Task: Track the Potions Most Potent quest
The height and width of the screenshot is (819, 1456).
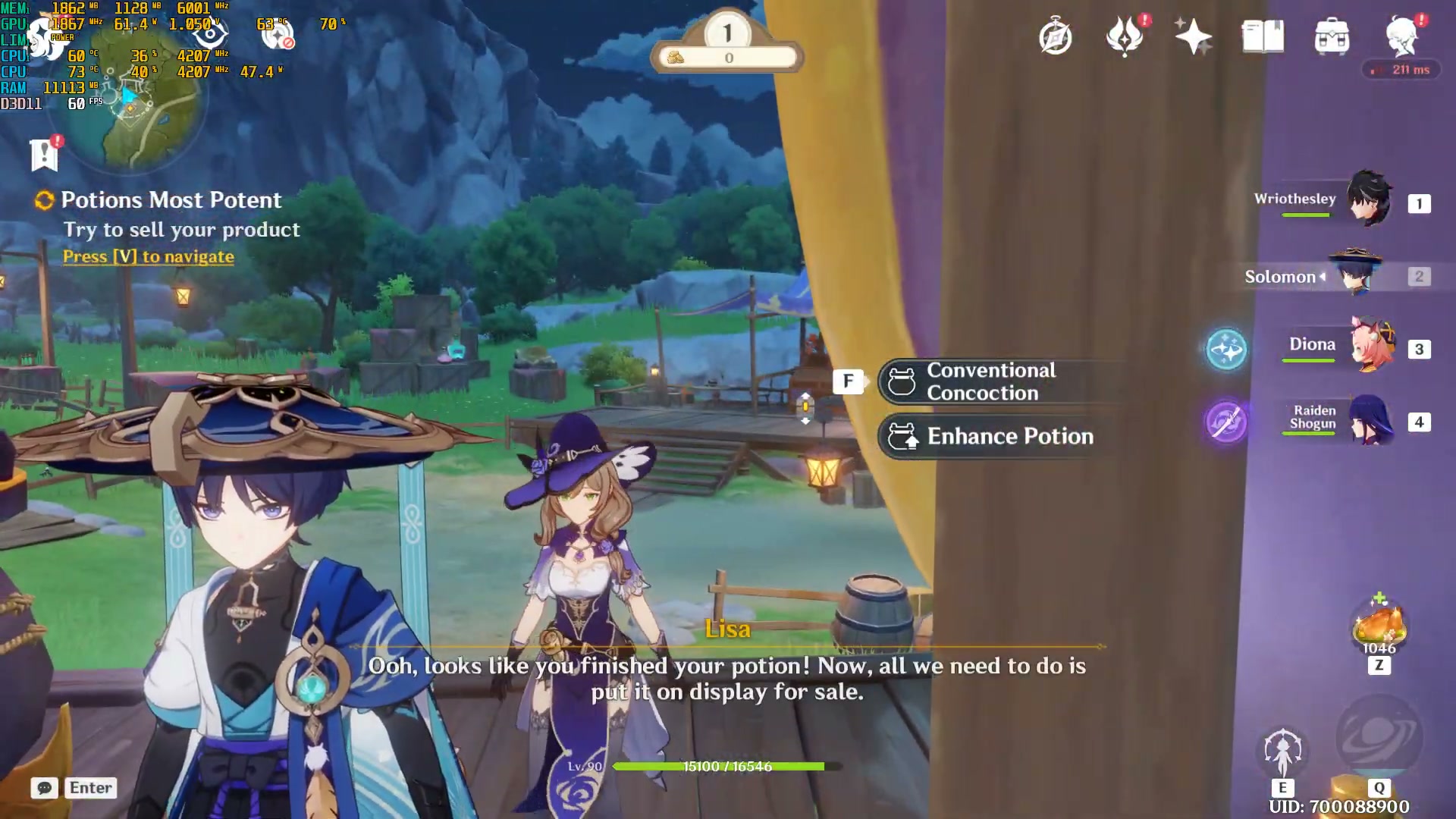Action: click(171, 200)
